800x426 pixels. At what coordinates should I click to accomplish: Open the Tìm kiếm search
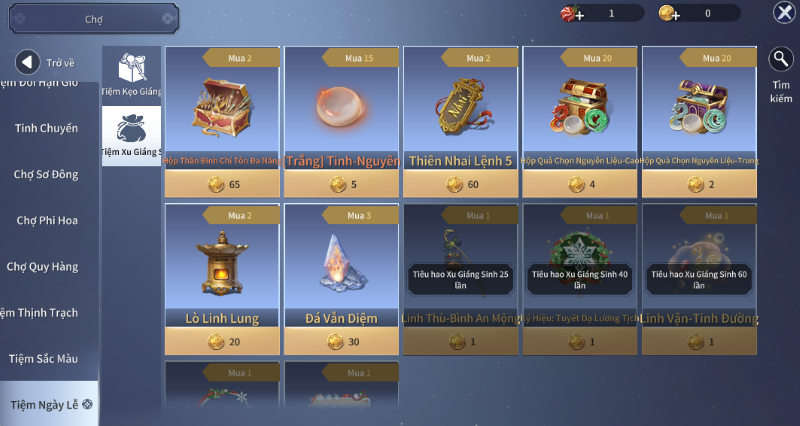(781, 72)
